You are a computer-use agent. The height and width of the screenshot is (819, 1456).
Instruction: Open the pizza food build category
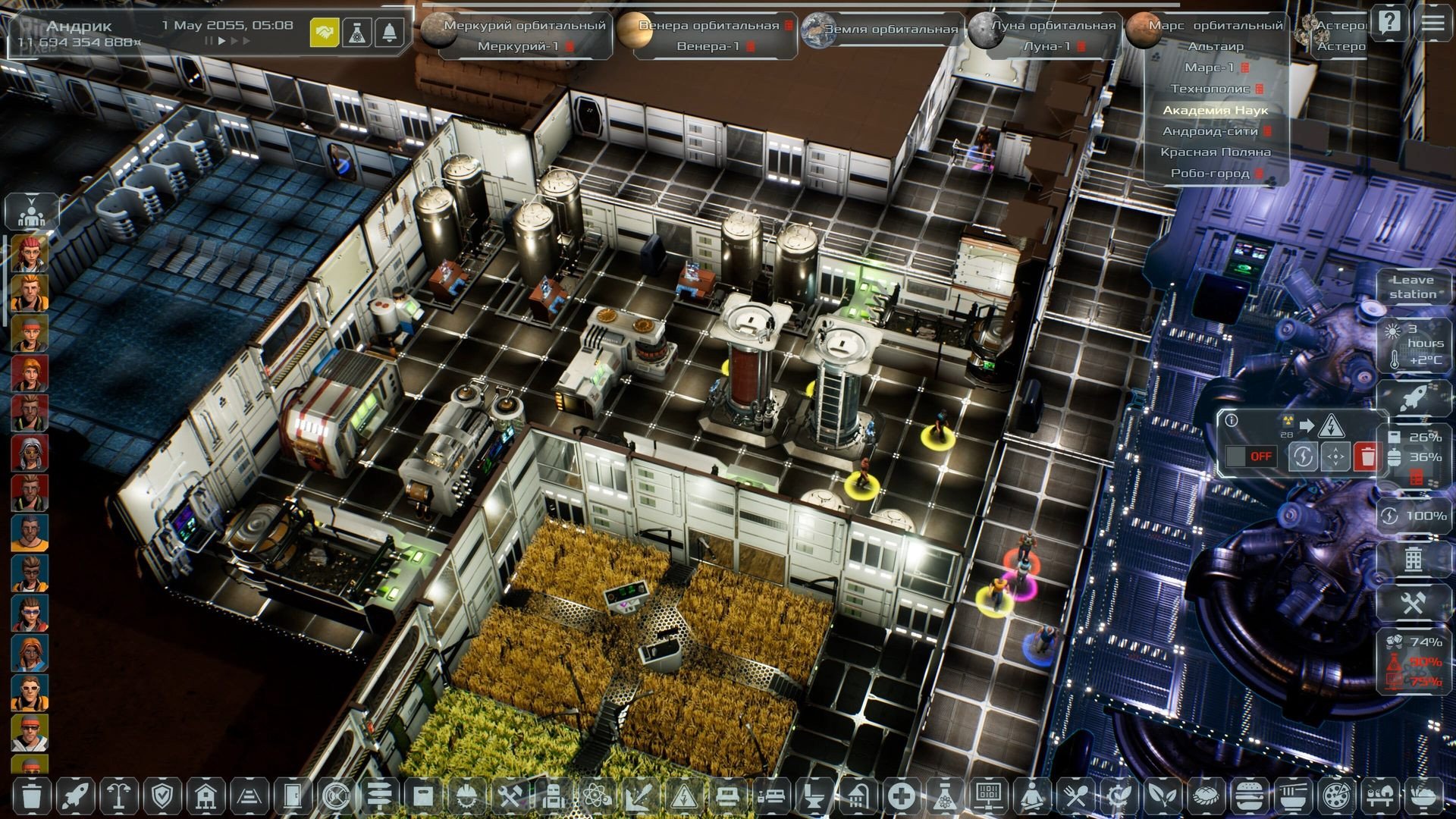1334,796
